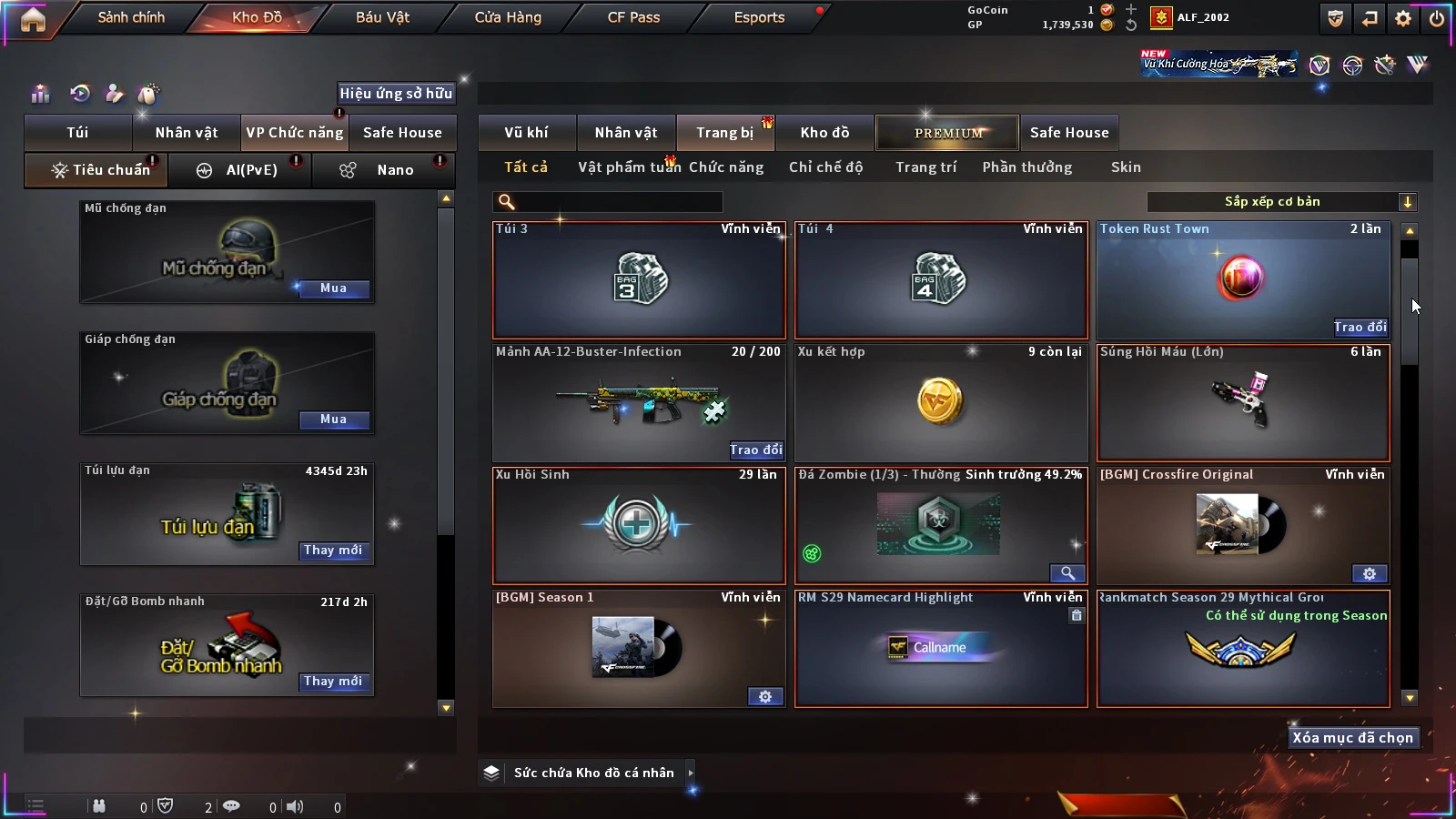The image size is (1456, 819).
Task: Buy the Mũ chống đạn helmet
Action: 333,288
